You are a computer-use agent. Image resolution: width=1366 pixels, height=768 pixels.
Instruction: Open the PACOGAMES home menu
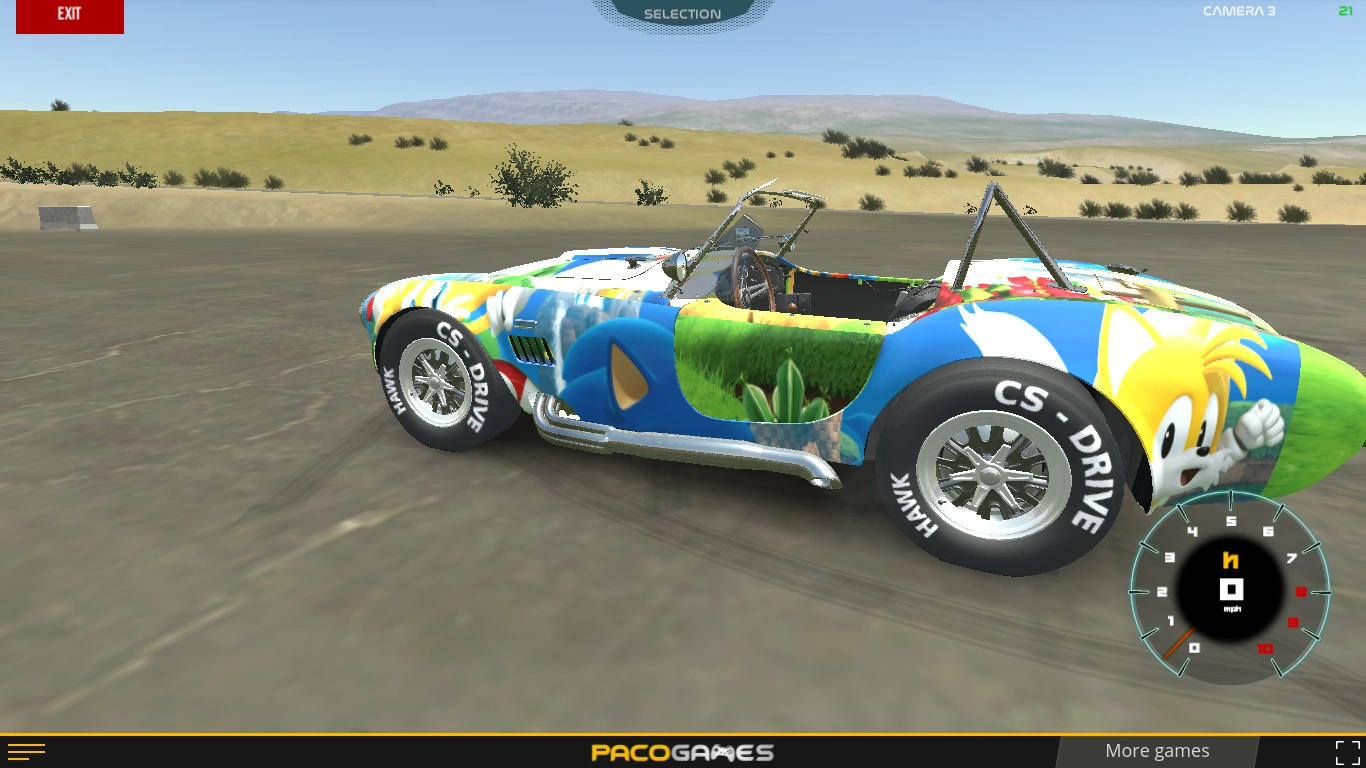click(681, 752)
